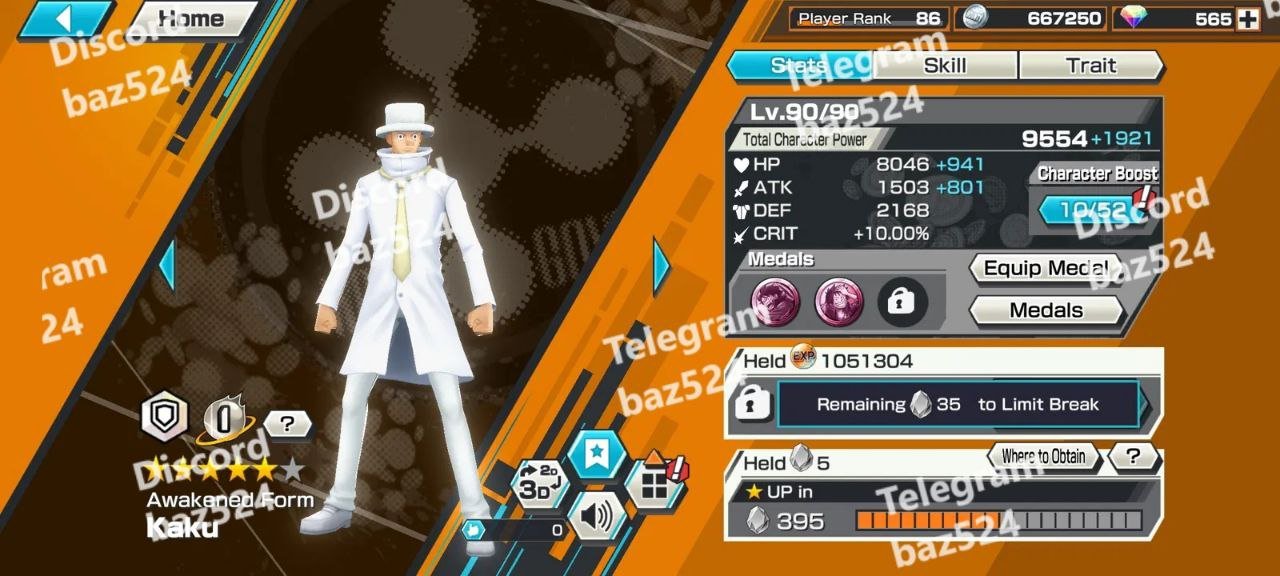
Task: Open the grid icon with red alert
Action: [x=654, y=484]
